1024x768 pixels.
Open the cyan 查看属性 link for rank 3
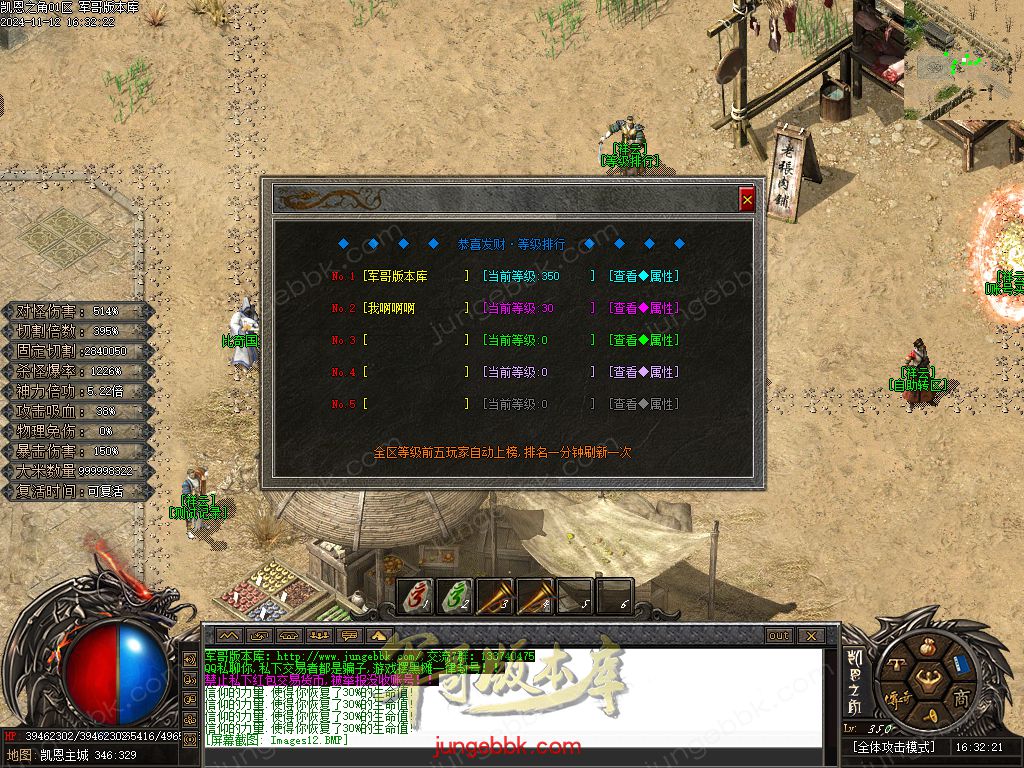tap(643, 340)
